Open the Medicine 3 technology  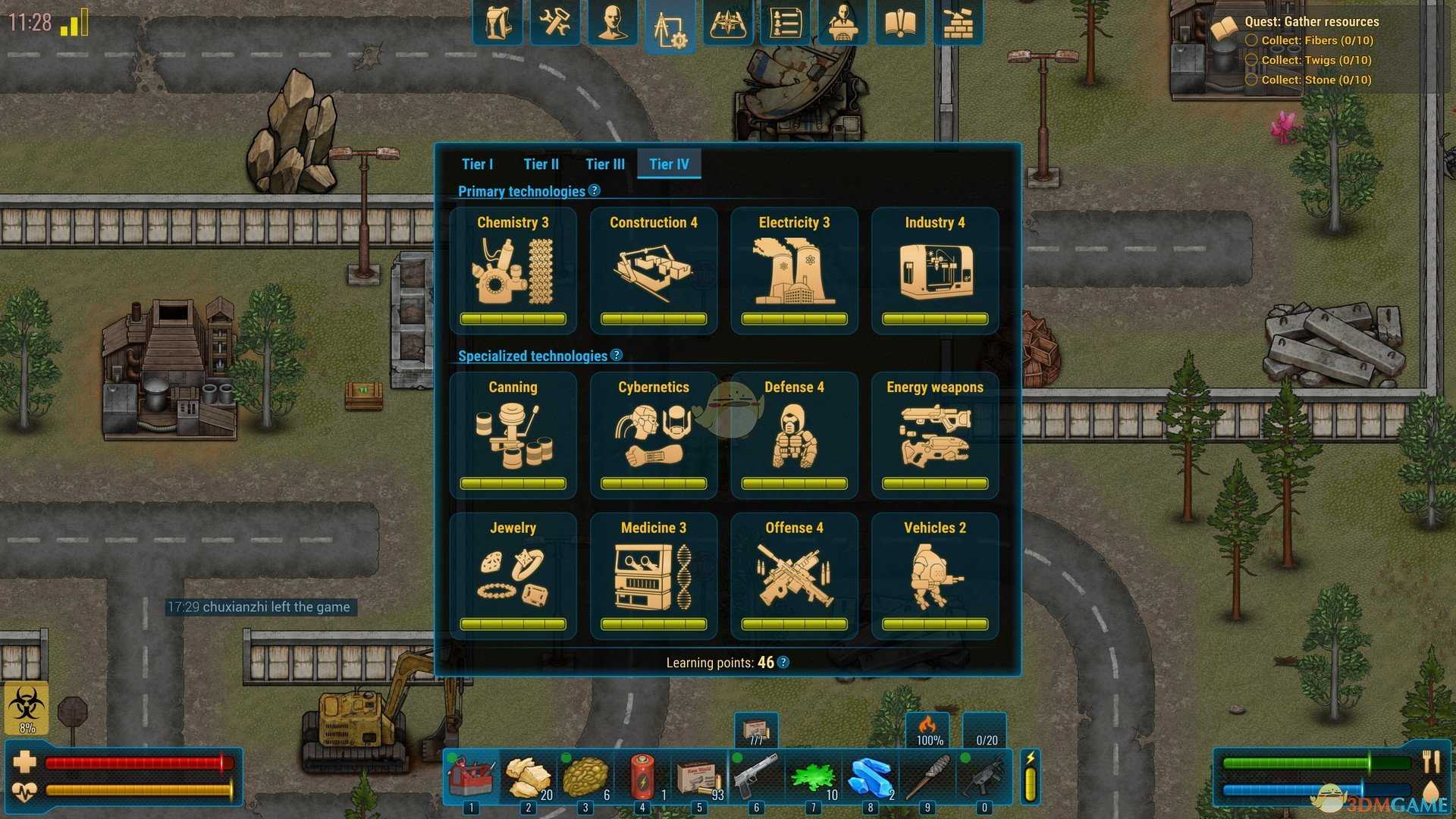[x=653, y=576]
